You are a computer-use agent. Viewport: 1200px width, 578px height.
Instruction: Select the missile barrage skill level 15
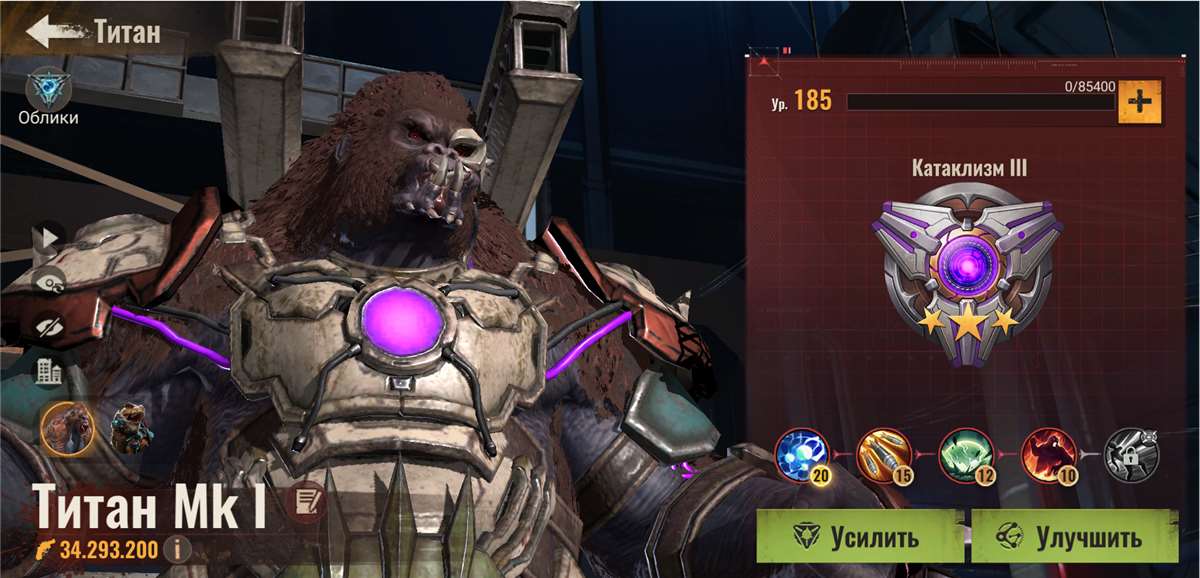[x=884, y=455]
